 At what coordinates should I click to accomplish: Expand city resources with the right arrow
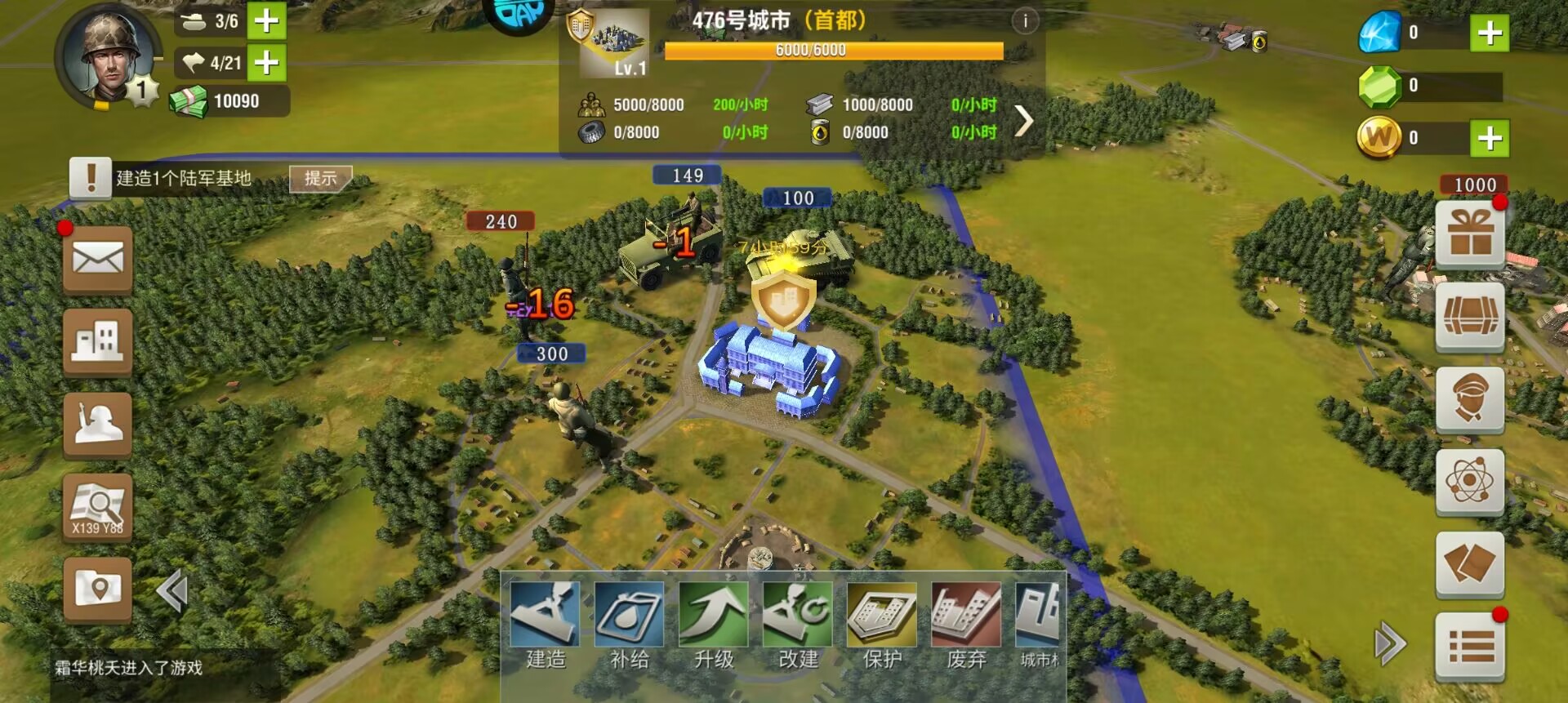coord(1024,121)
